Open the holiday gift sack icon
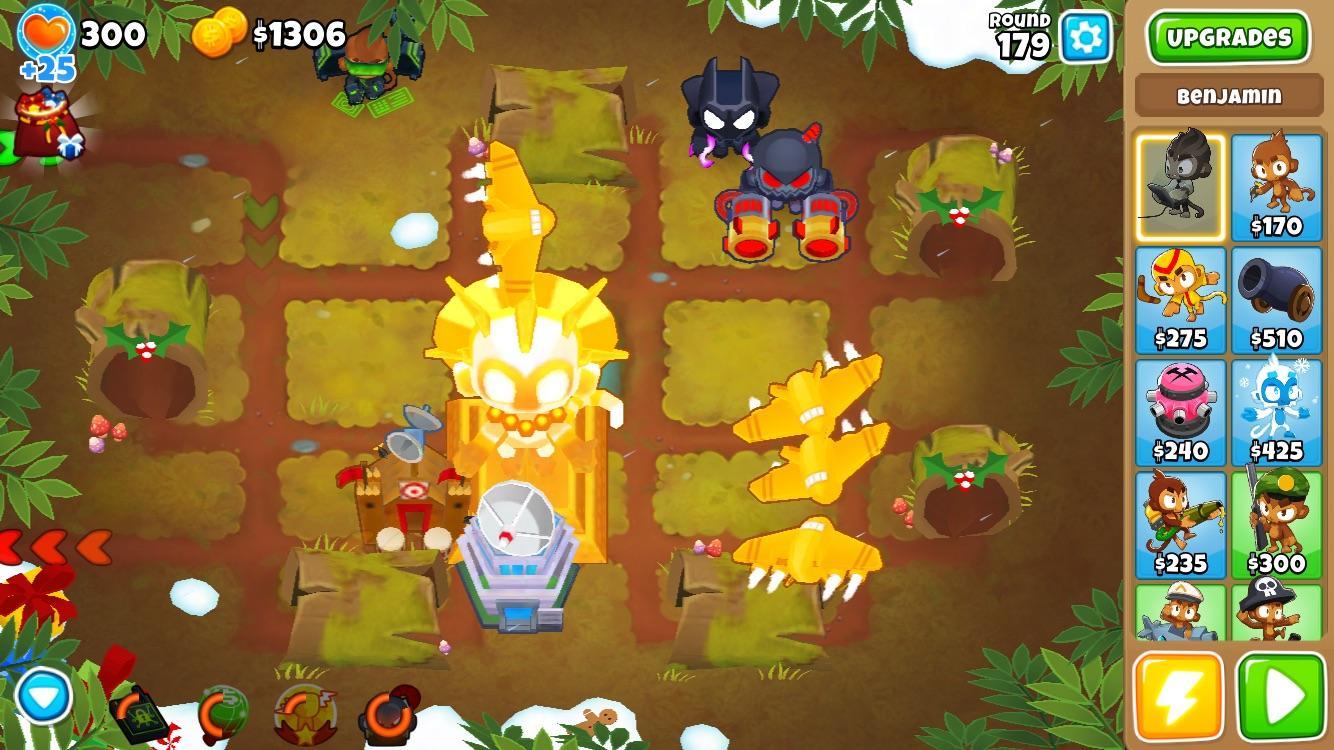Screen dimensions: 1334x750 coord(50,124)
